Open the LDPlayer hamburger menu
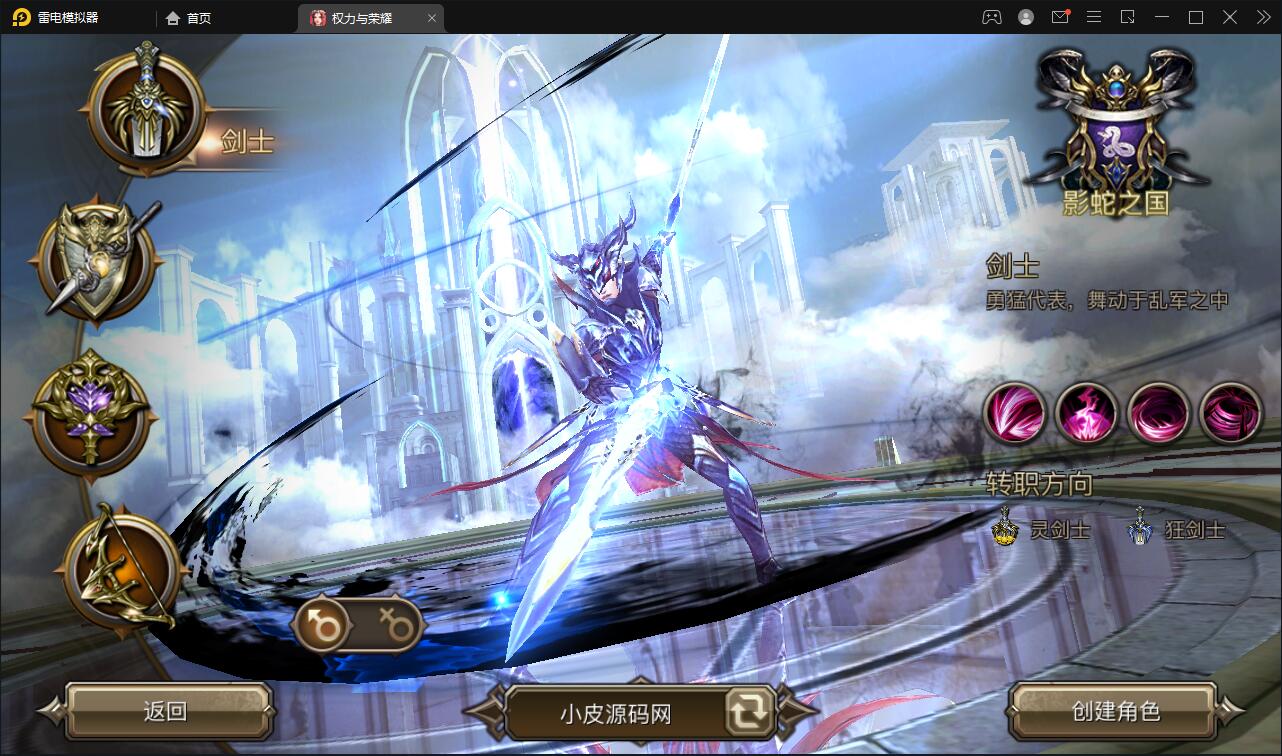This screenshot has width=1282, height=756. (x=1094, y=17)
